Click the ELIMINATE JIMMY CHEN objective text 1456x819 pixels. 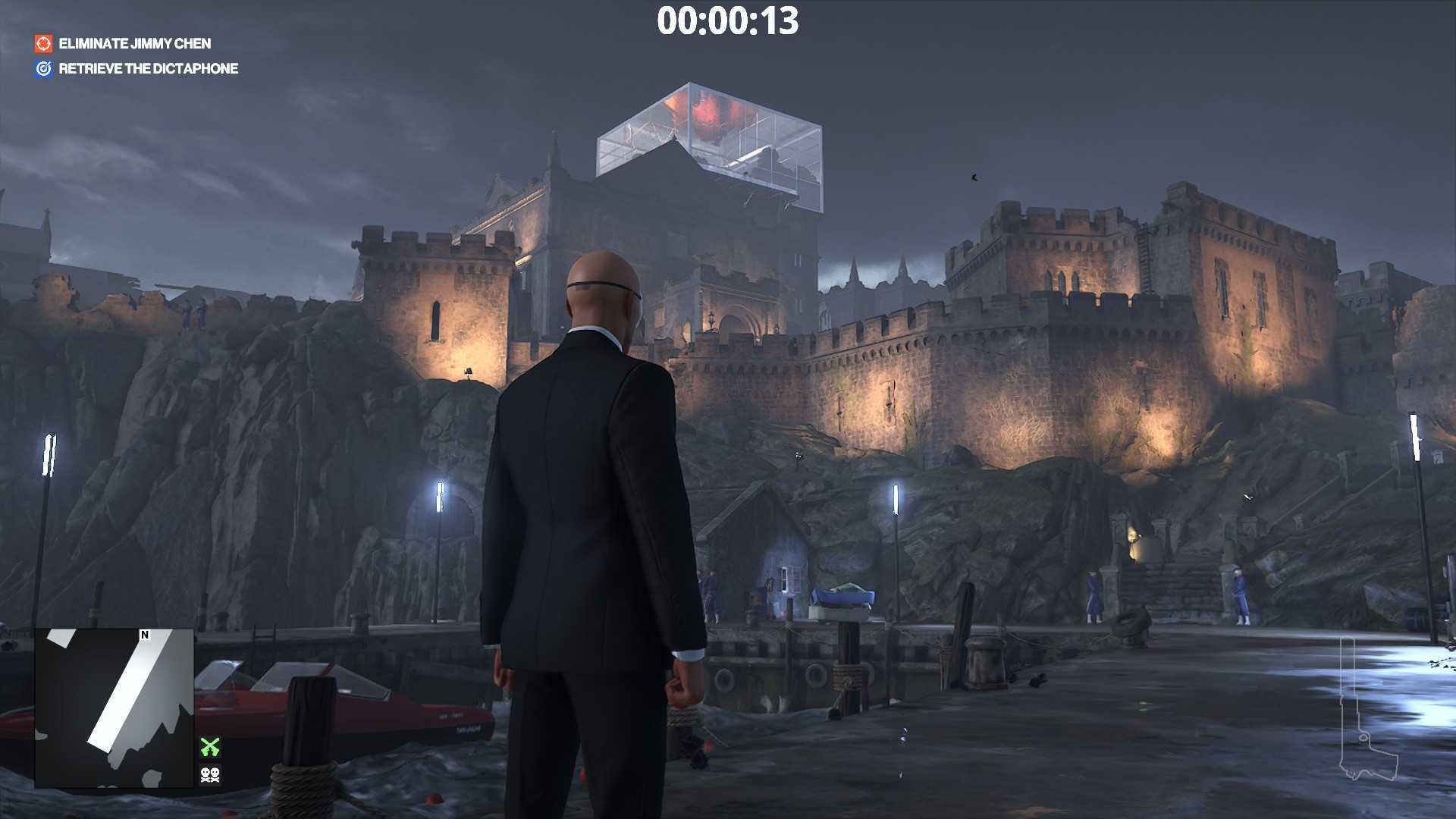(x=135, y=43)
